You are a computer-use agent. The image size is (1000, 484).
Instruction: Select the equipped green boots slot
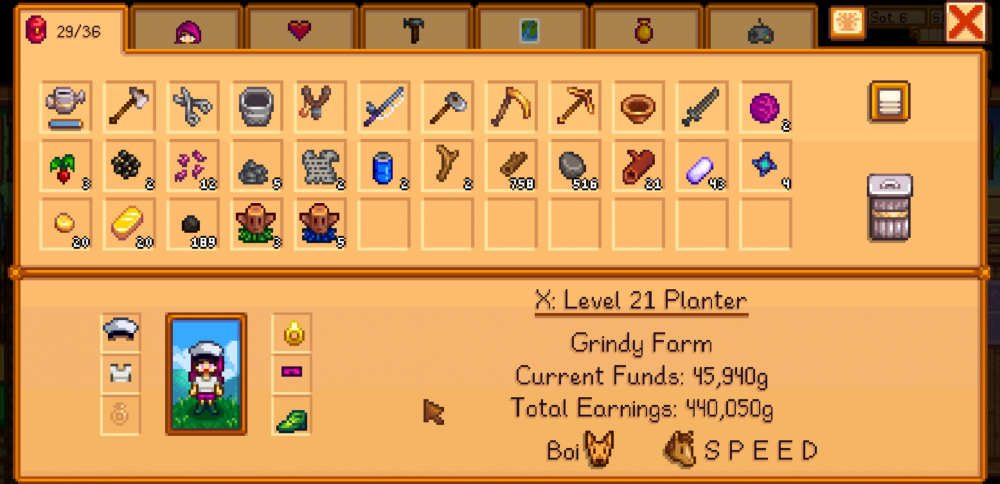[x=291, y=416]
